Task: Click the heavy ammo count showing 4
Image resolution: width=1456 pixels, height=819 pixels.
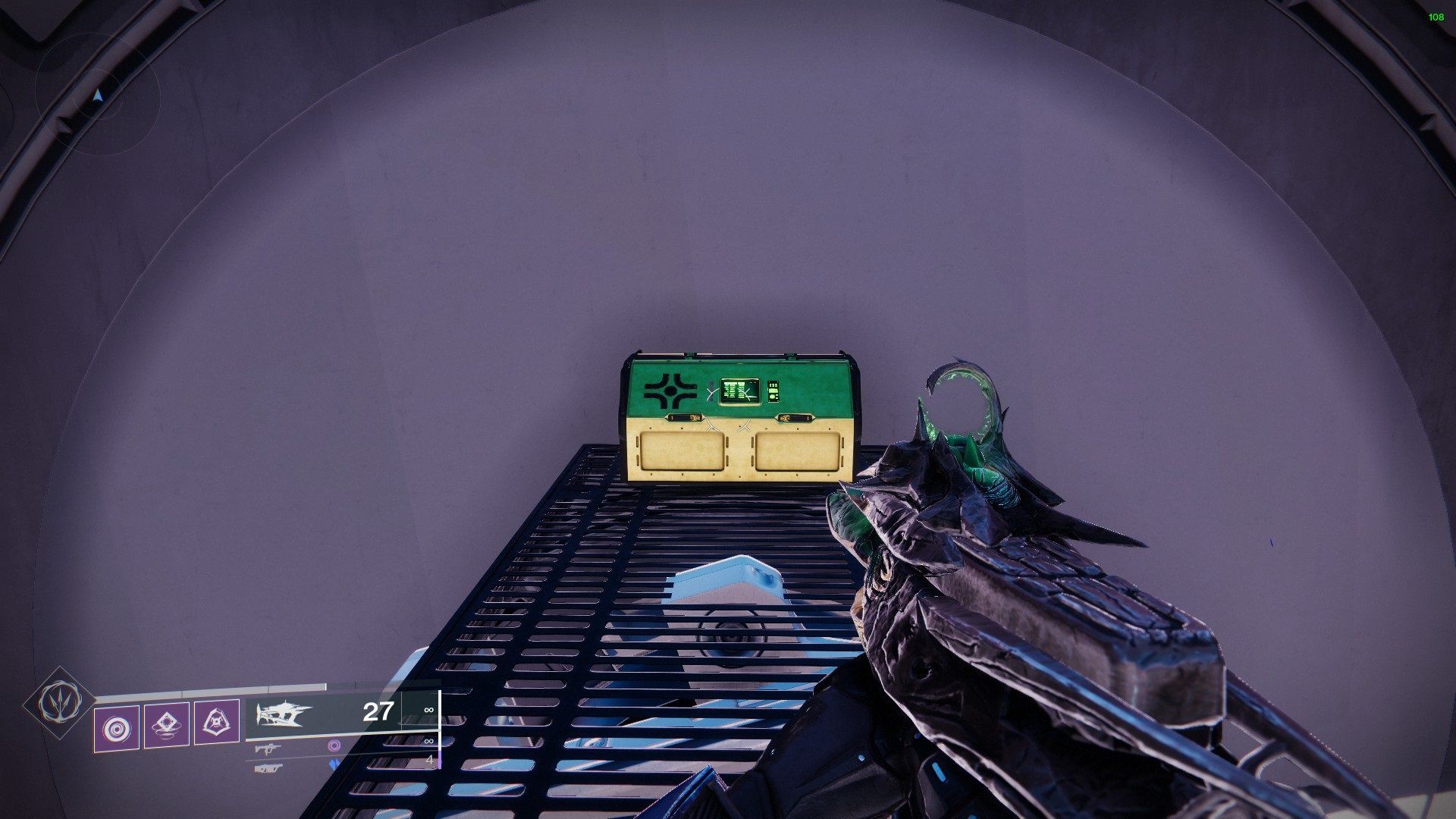Action: tap(428, 760)
